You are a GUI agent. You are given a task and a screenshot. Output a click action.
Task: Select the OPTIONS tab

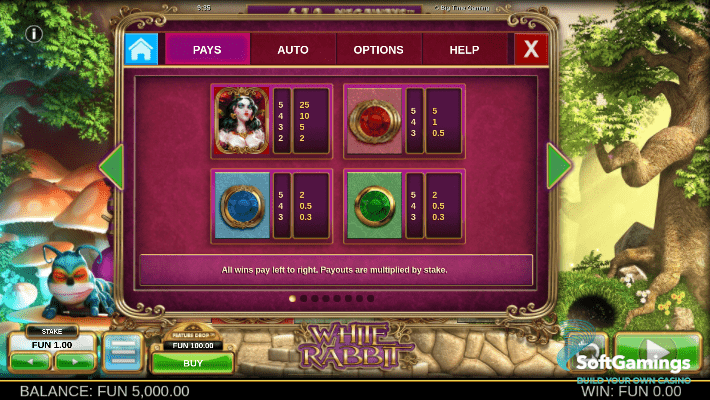[378, 49]
